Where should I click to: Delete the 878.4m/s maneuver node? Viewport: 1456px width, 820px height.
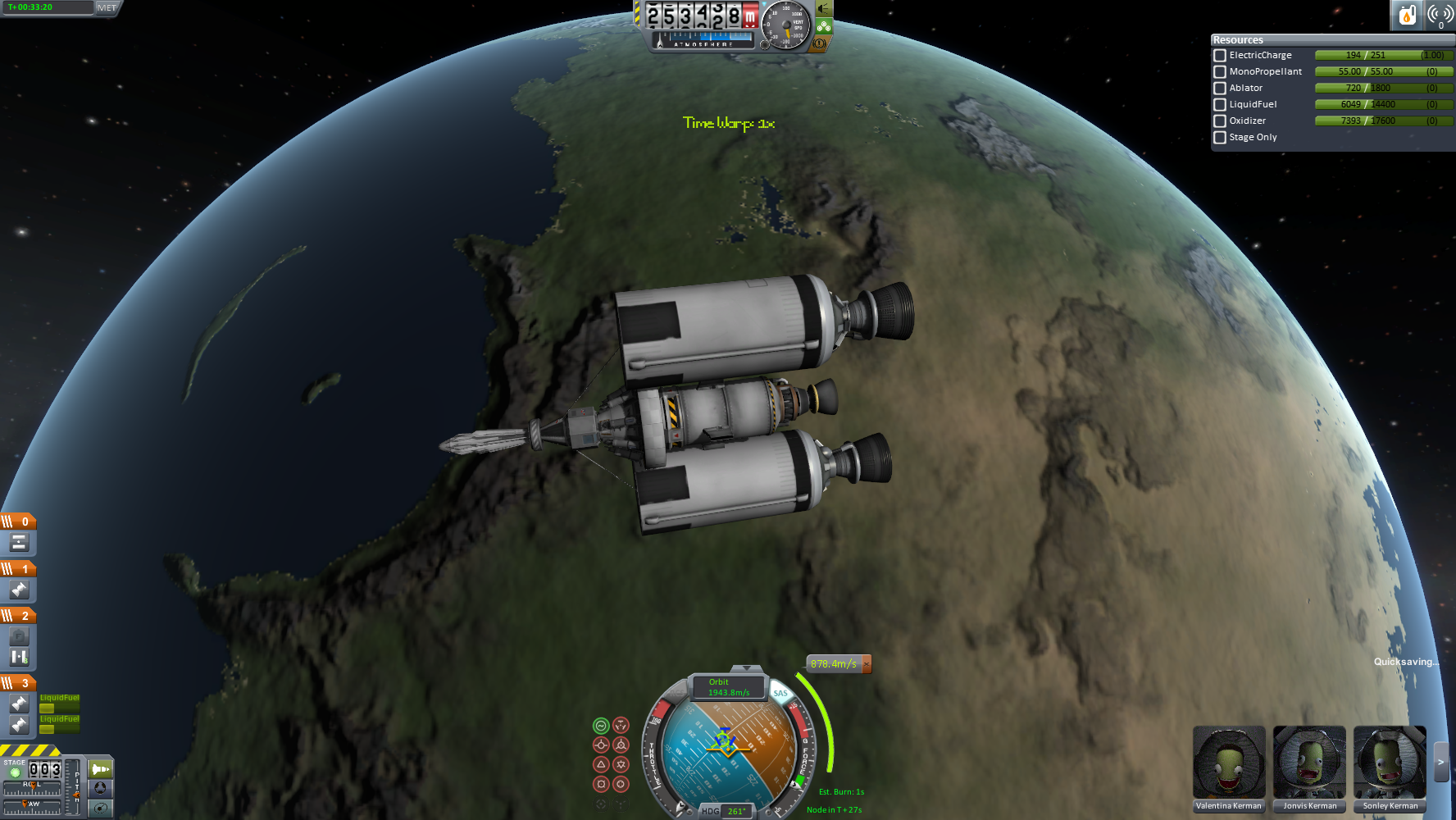867,663
